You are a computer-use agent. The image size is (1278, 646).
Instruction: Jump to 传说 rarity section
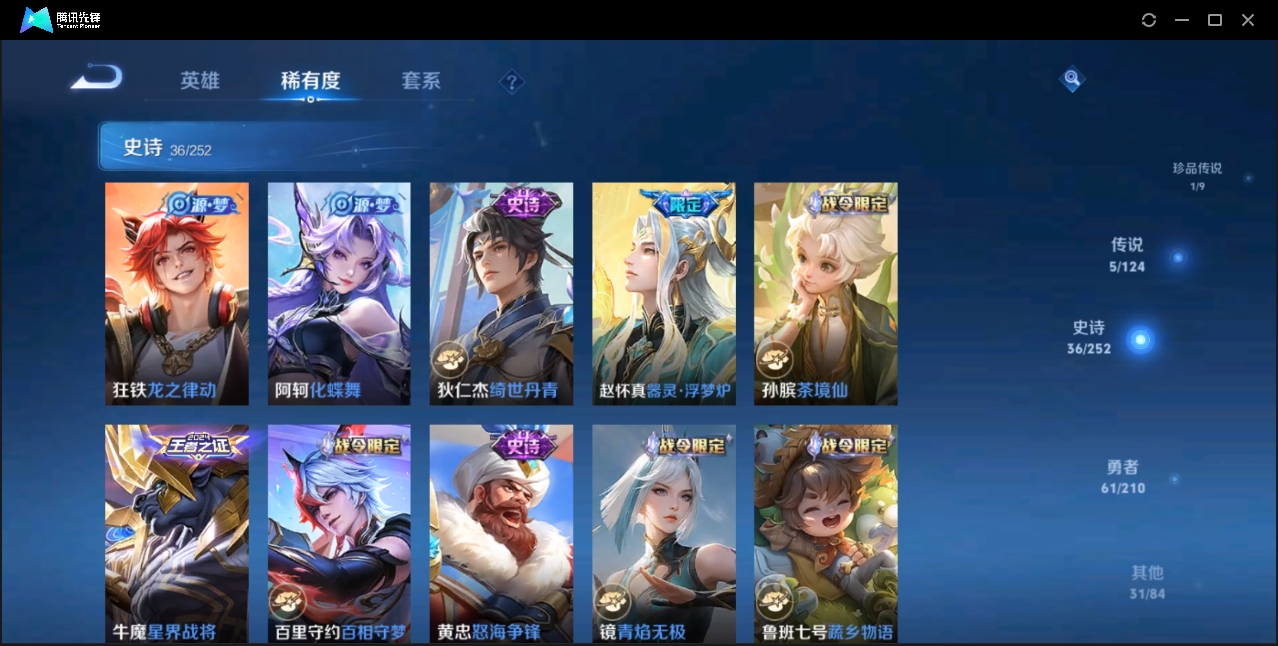point(1128,254)
